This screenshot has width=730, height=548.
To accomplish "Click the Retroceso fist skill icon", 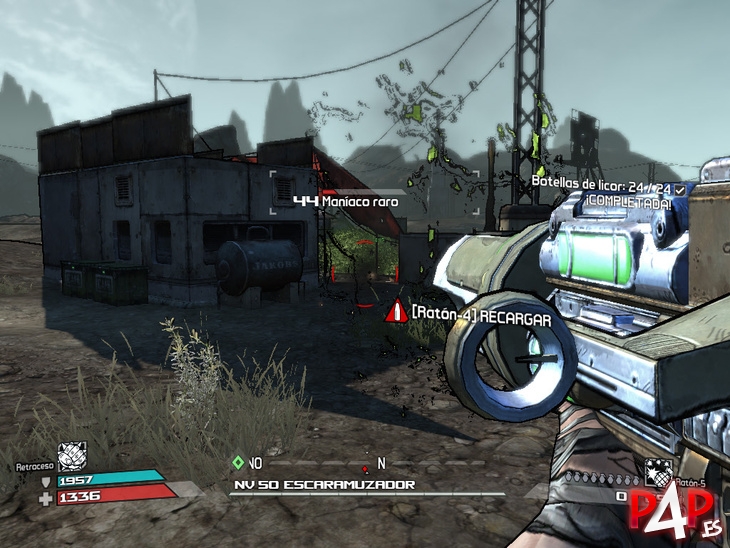I will click(x=72, y=456).
